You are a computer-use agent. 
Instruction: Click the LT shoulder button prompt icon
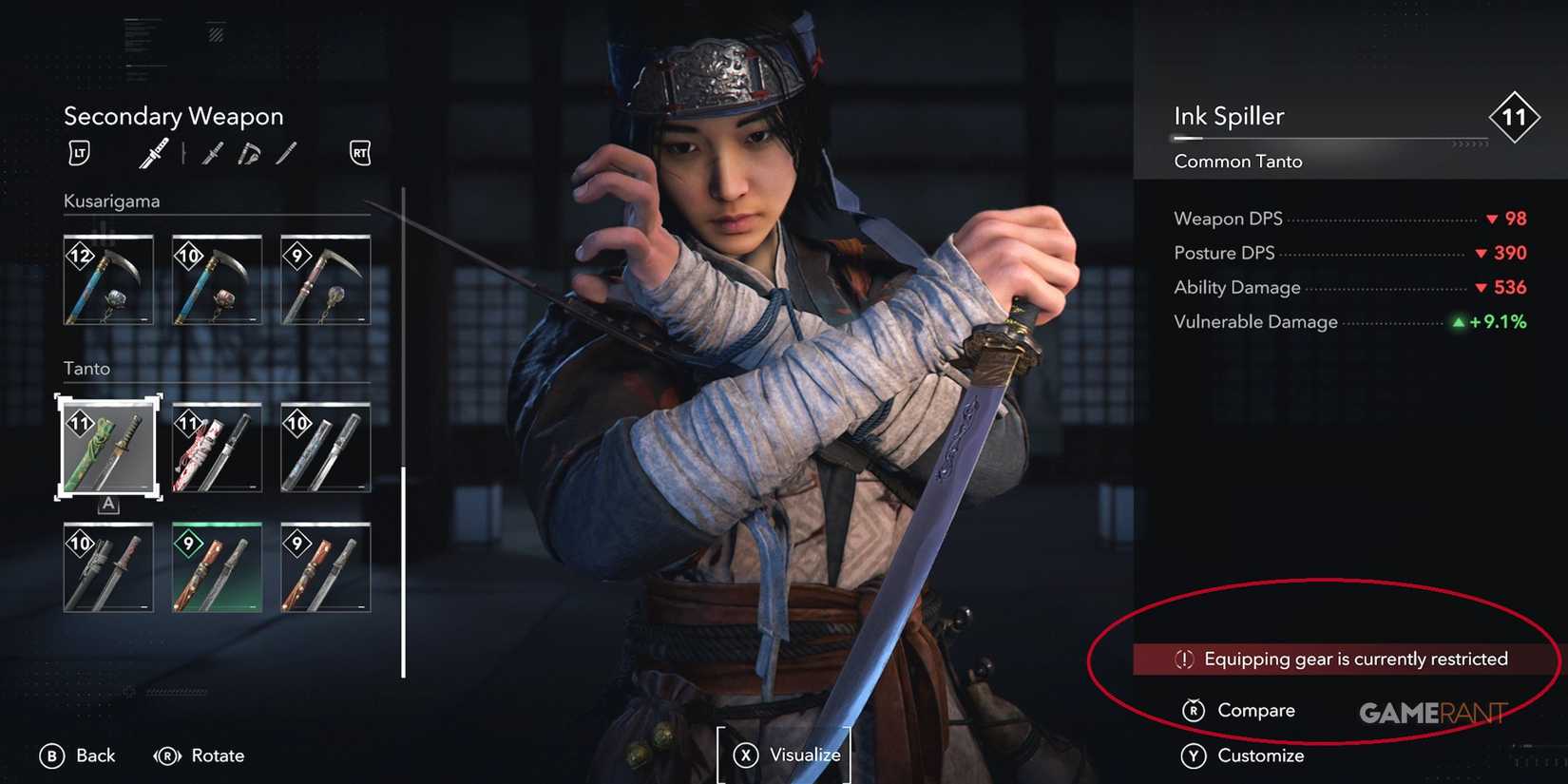click(x=79, y=152)
